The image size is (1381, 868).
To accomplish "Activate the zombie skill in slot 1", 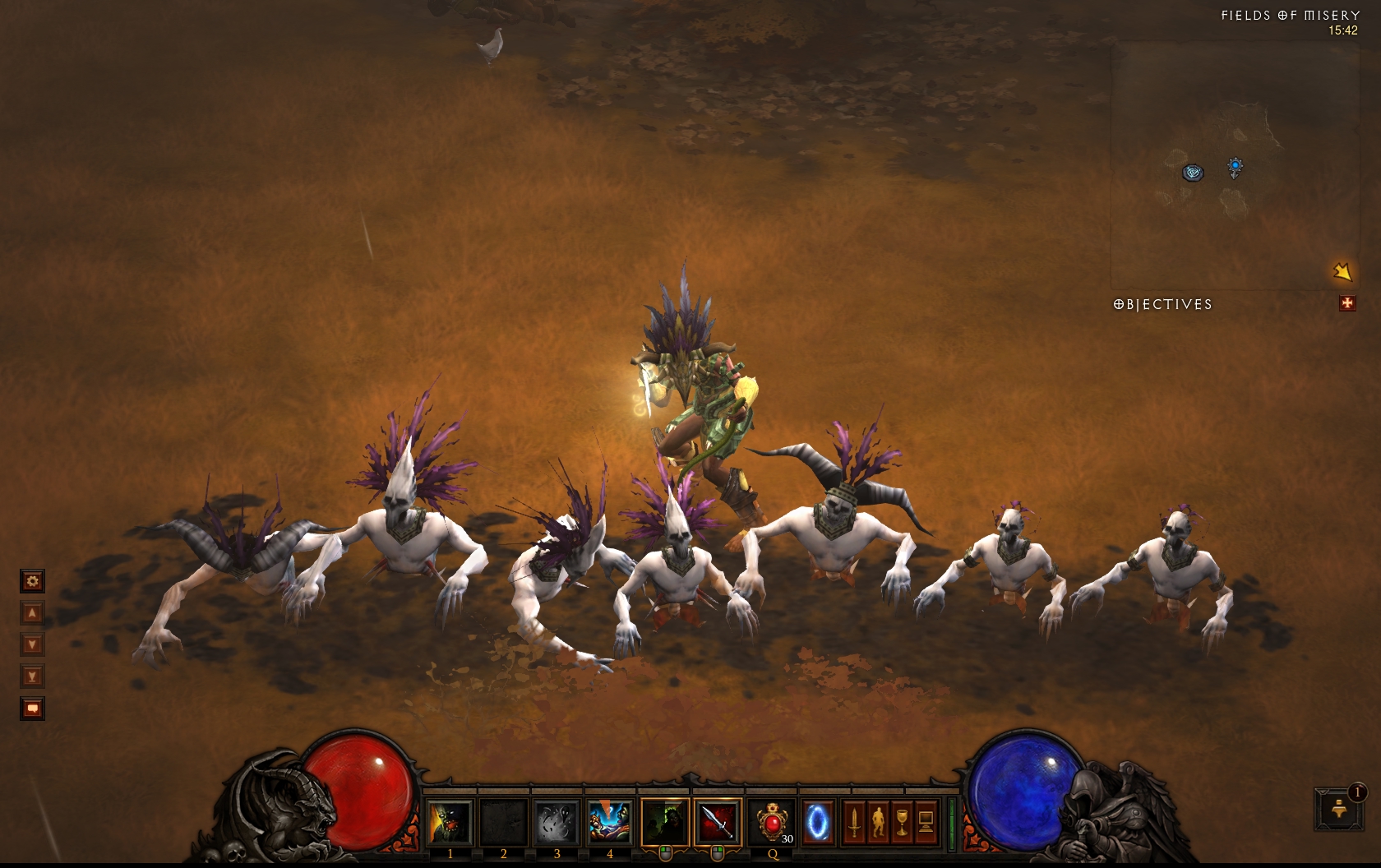I will click(450, 822).
